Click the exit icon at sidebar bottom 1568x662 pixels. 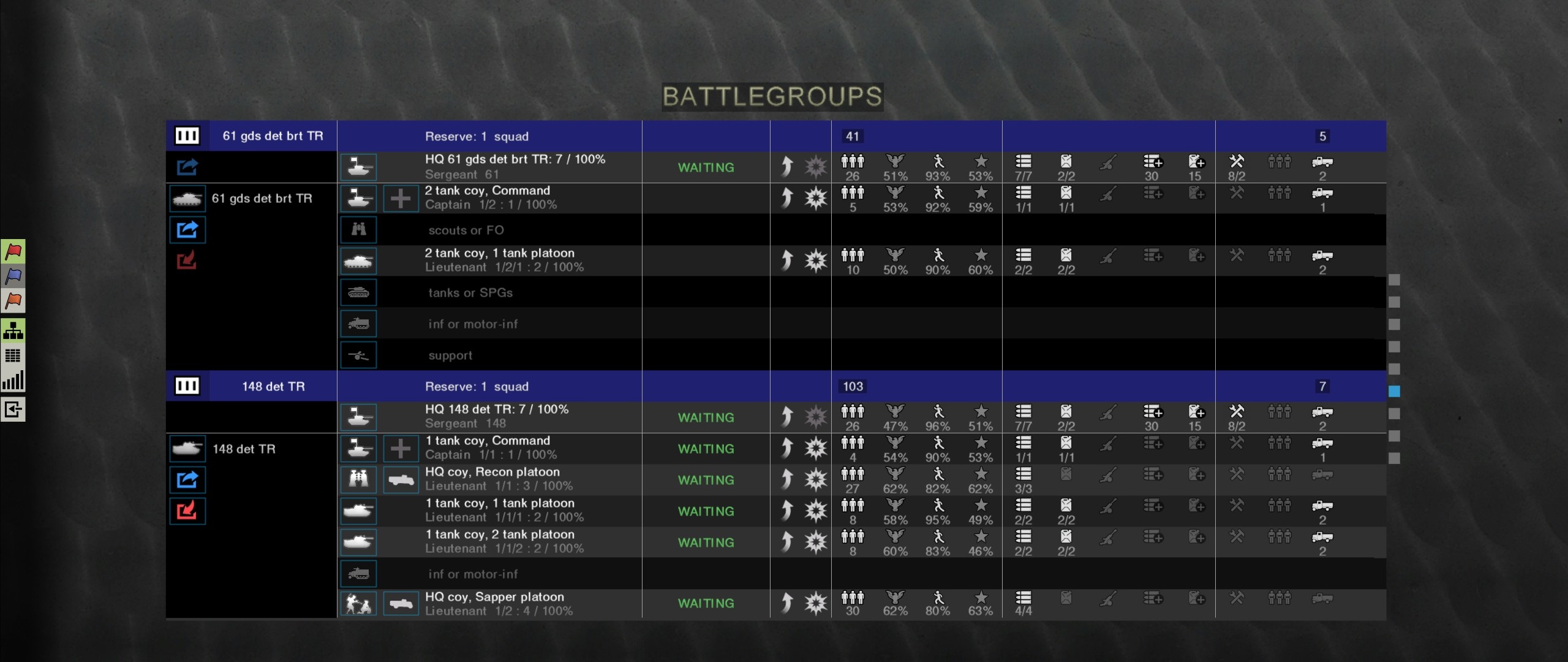pyautogui.click(x=13, y=409)
